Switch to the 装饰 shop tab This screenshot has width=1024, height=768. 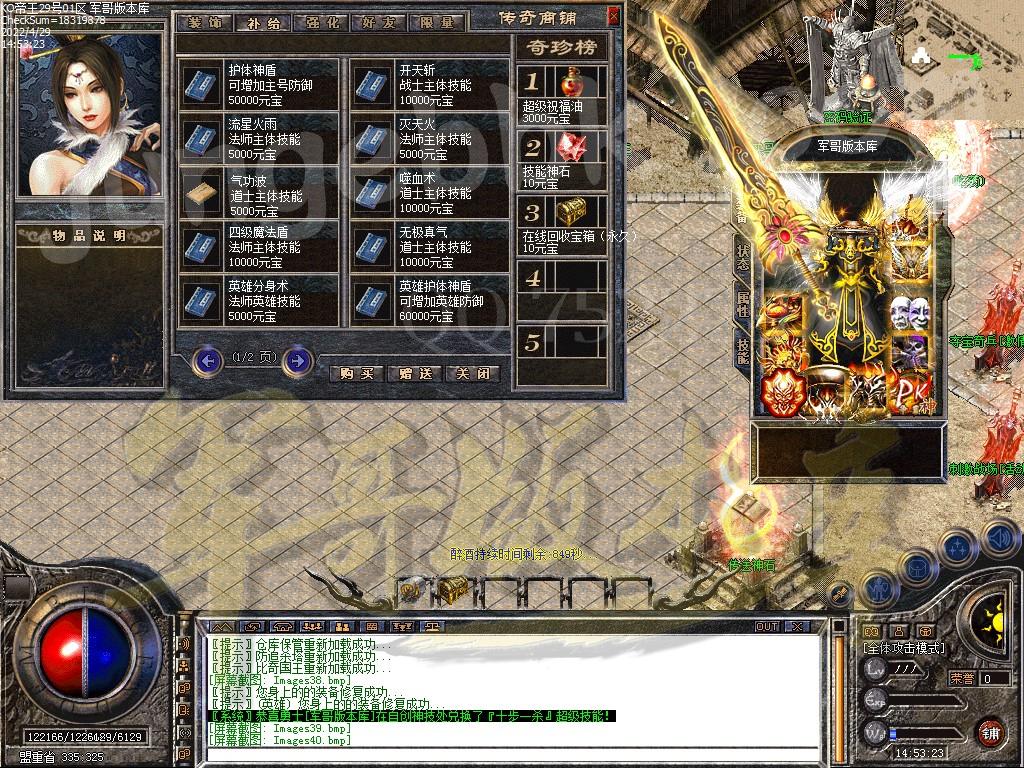click(x=207, y=21)
